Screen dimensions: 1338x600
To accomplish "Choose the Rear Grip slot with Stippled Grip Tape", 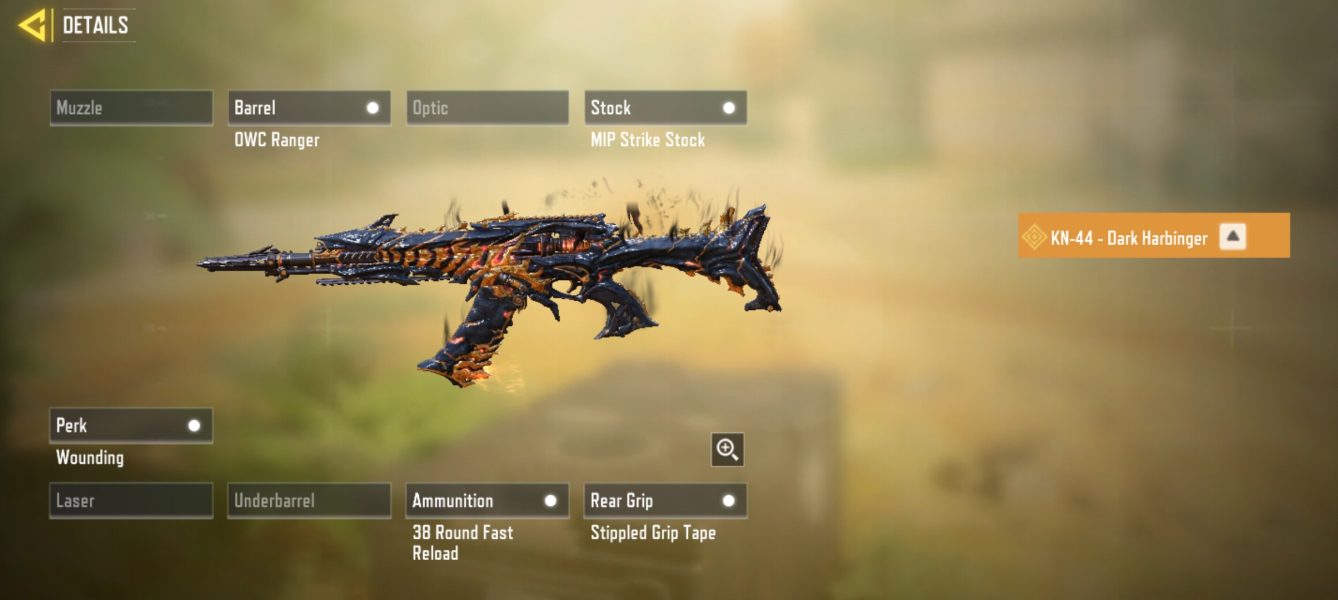I will point(665,501).
